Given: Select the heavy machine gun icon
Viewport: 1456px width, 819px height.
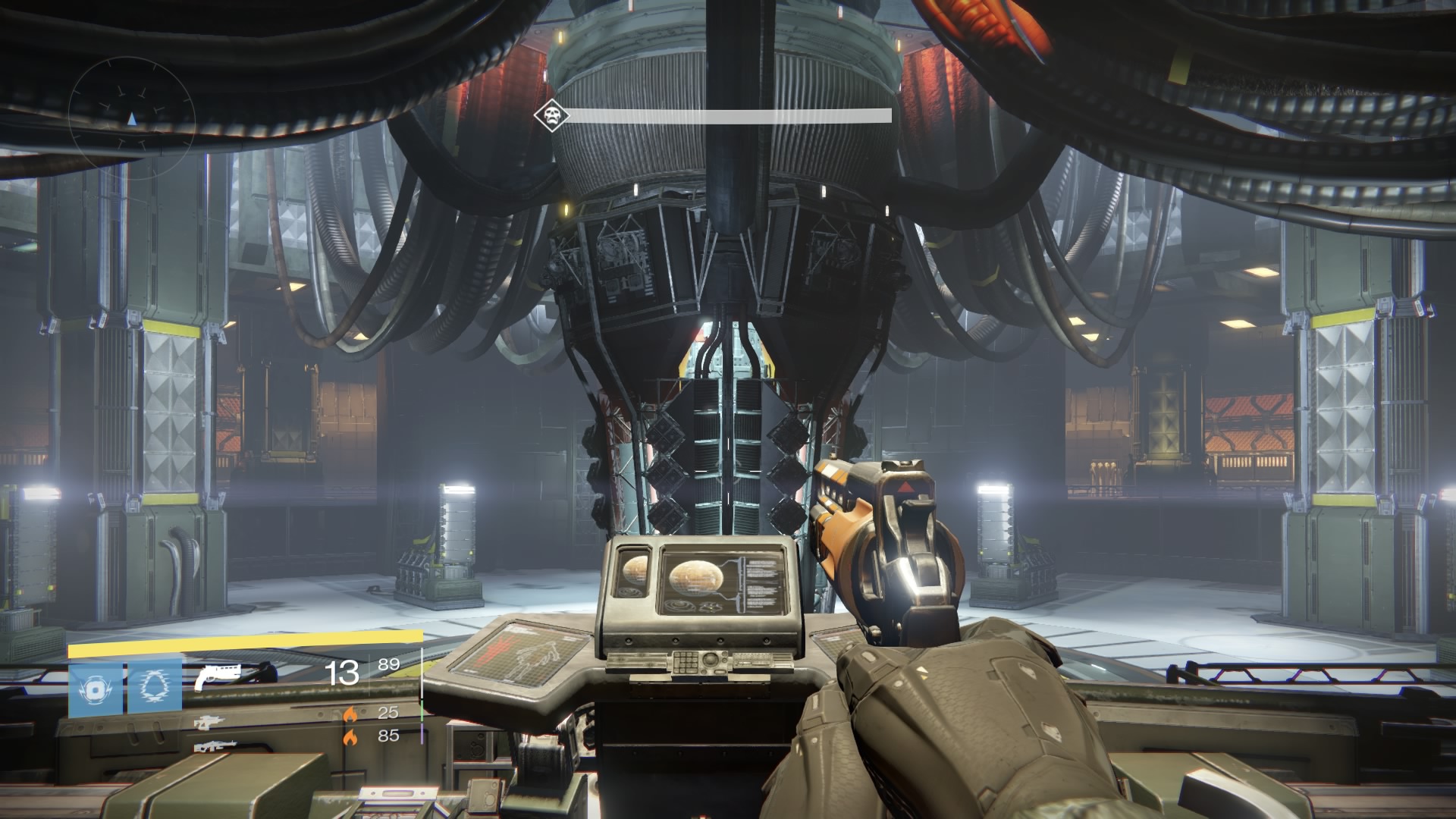Looking at the screenshot, I should (x=215, y=747).
